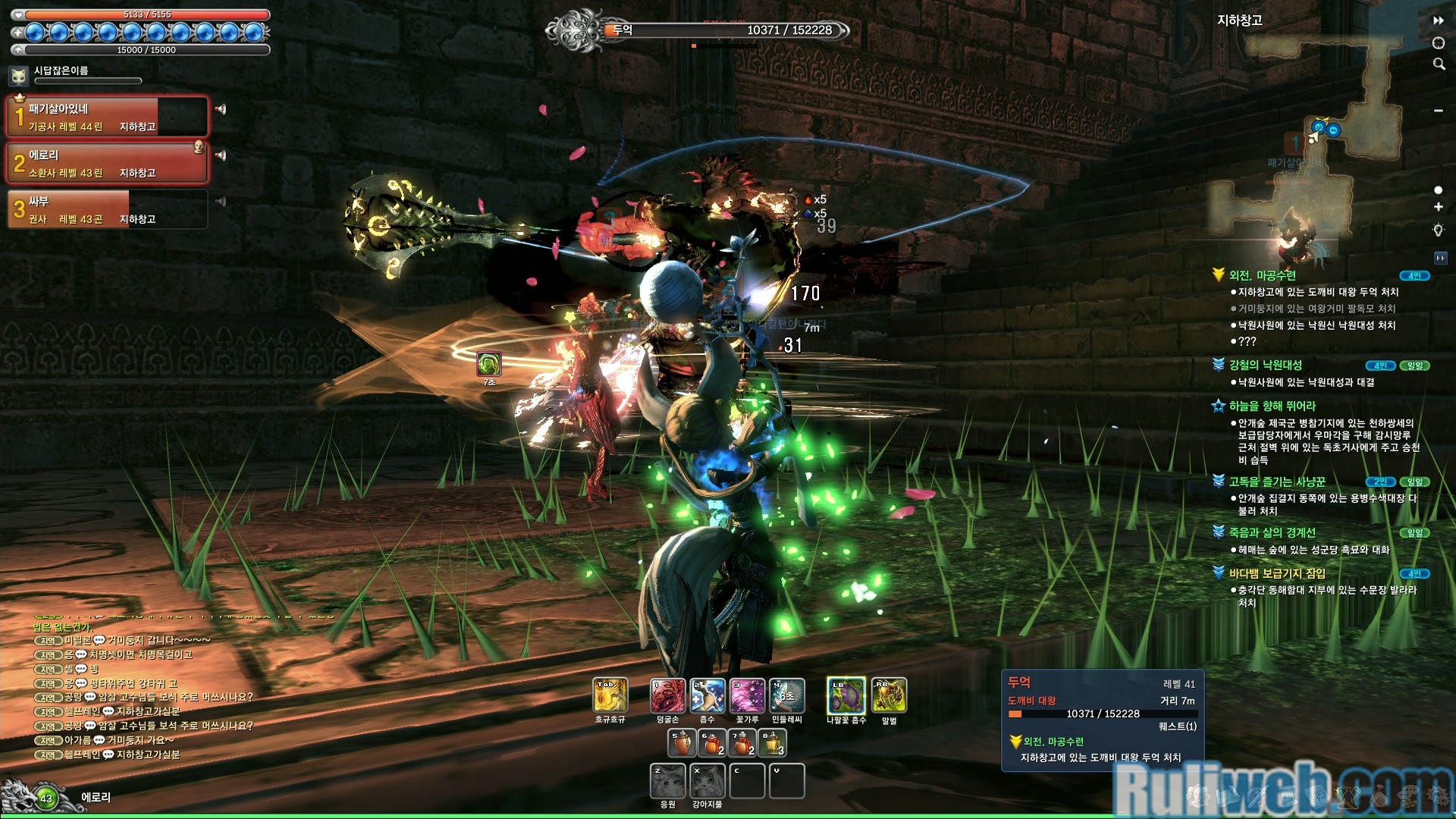The width and height of the screenshot is (1456, 819).
Task: Cast the 꽃가루 pollen skill
Action: coord(747,695)
